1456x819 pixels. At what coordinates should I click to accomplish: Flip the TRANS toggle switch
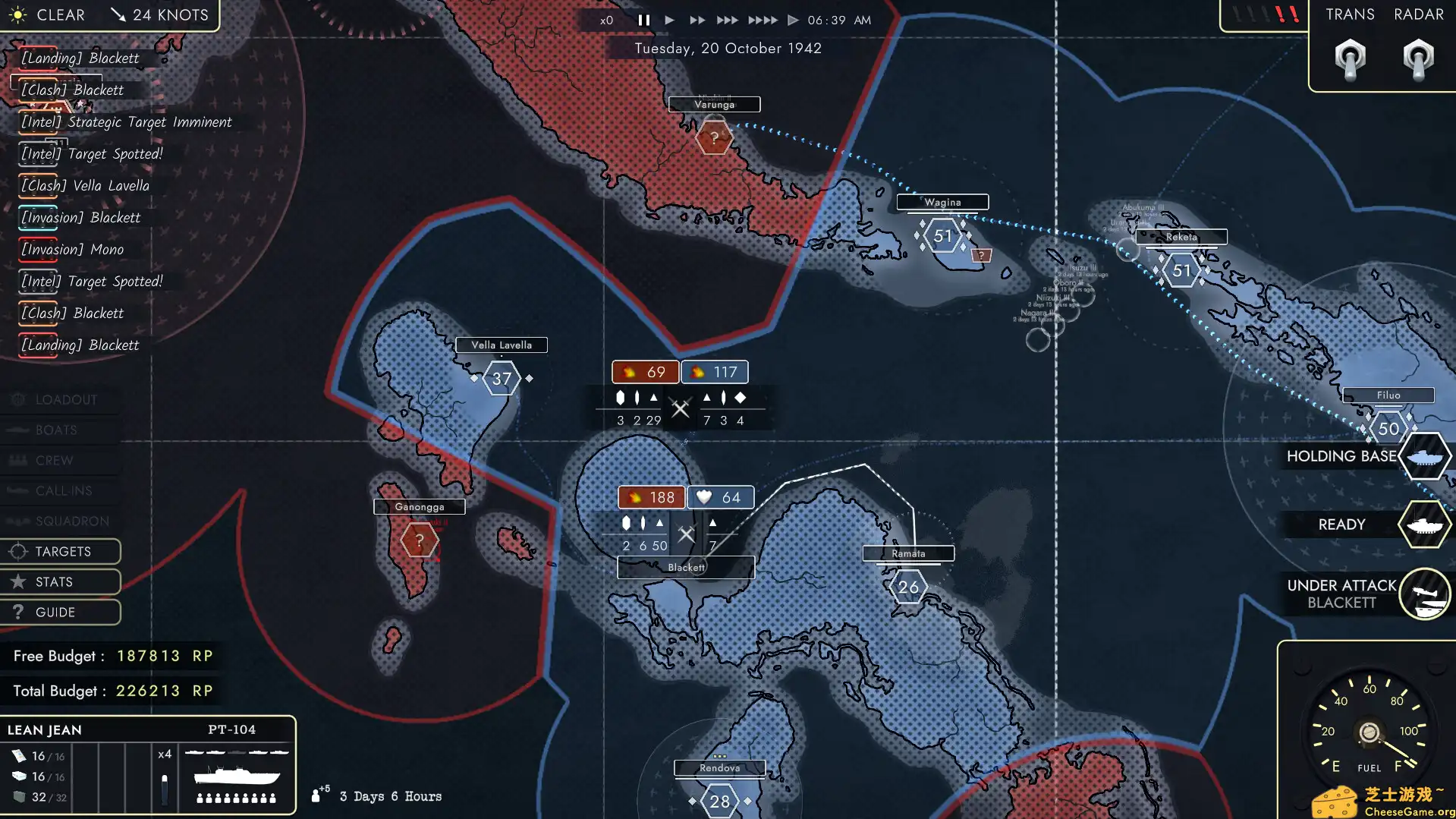pos(1350,59)
